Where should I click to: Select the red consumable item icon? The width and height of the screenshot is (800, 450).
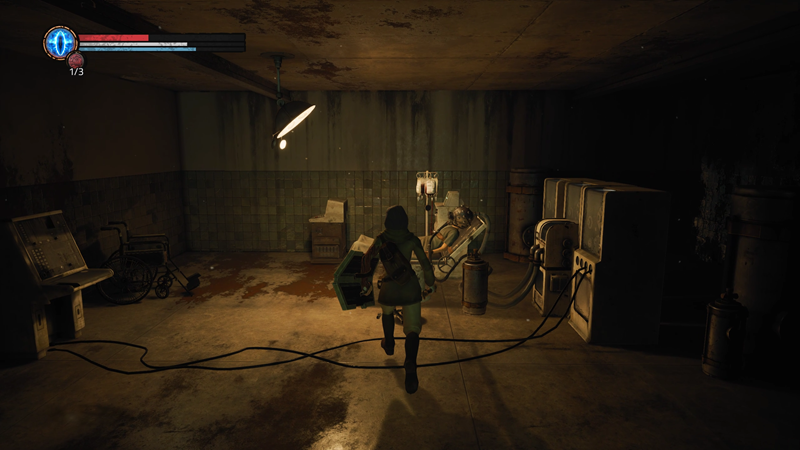(x=76, y=61)
